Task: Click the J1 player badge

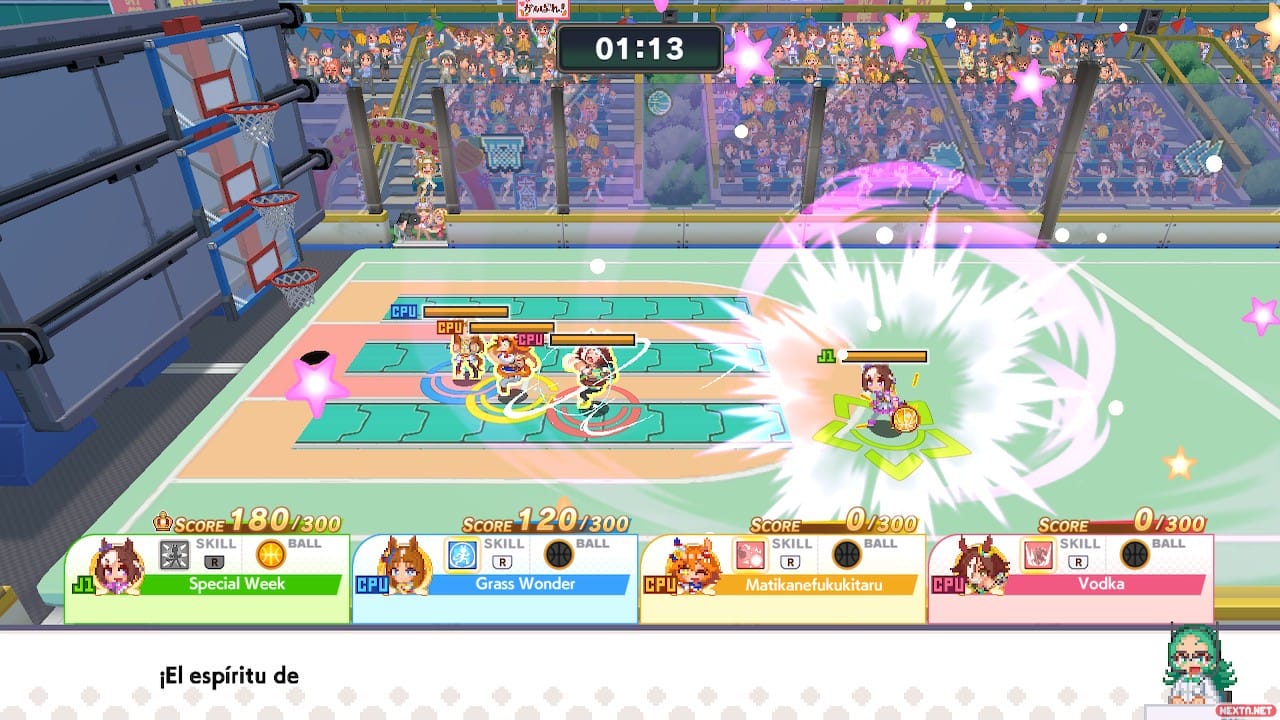Action: tap(83, 582)
